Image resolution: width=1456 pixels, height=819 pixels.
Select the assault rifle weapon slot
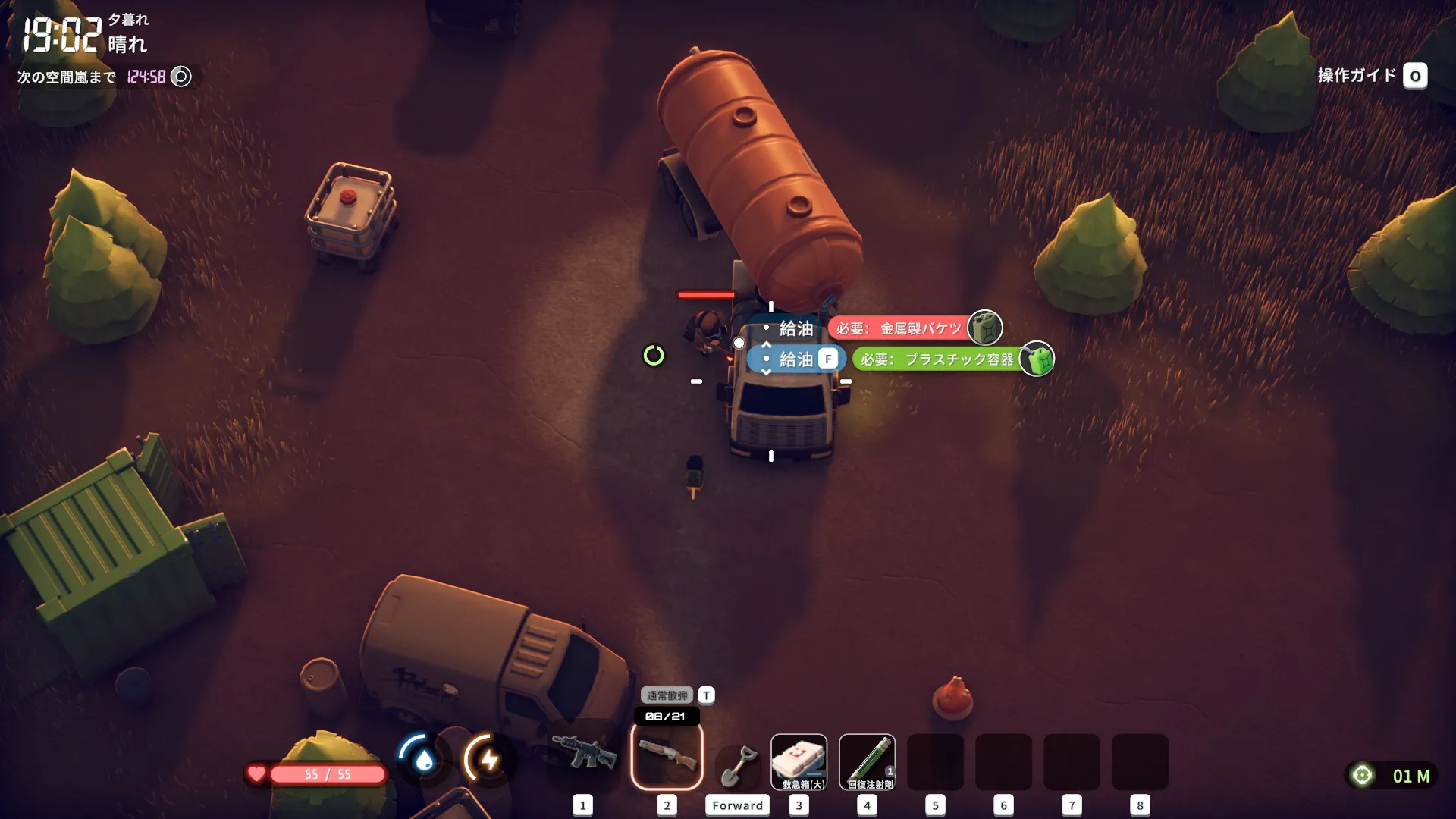(583, 754)
